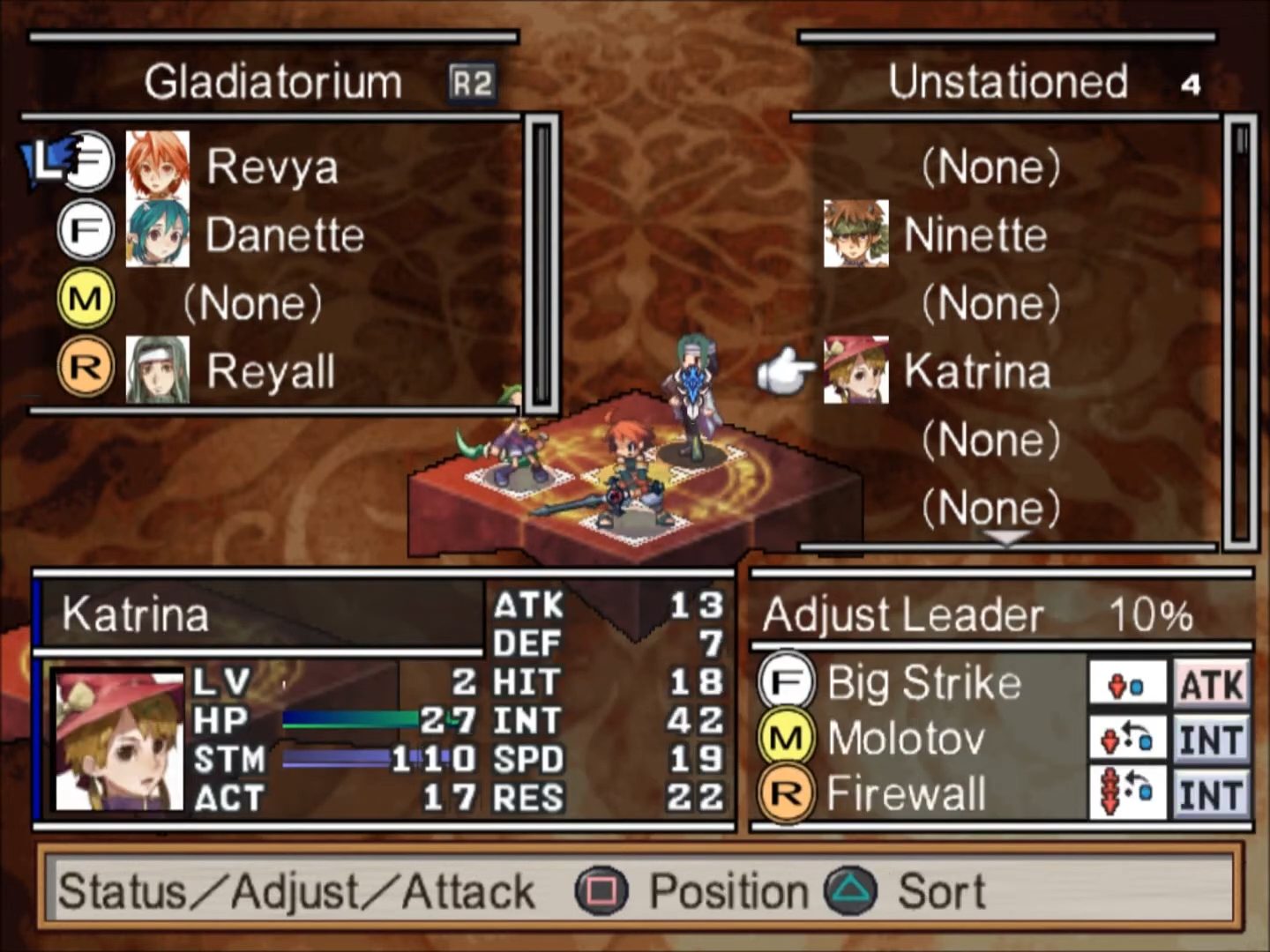Click the Gladiatorium room header
This screenshot has width=1270, height=952.
(273, 82)
